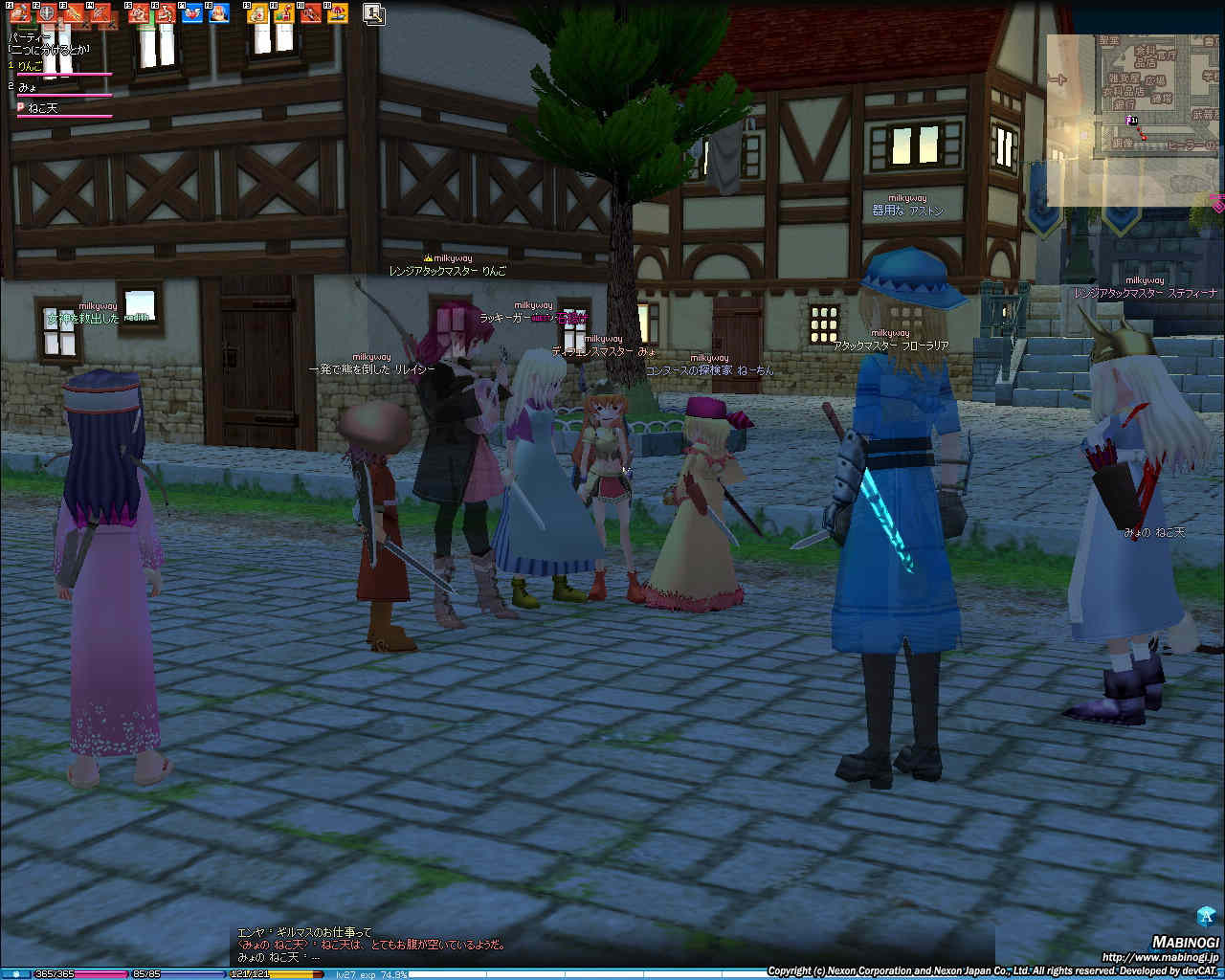Select the F5 skill slot

click(x=140, y=13)
